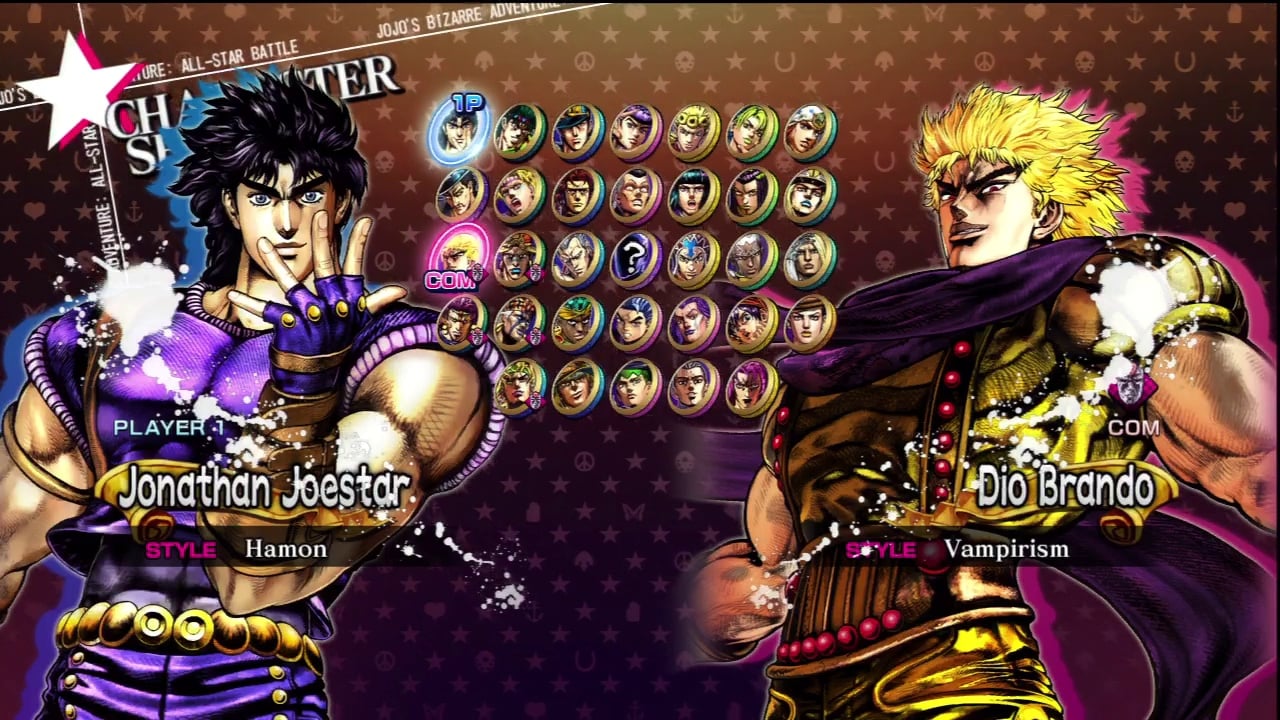The width and height of the screenshot is (1280, 720).
Task: Click the Hamon style text
Action: tap(285, 549)
